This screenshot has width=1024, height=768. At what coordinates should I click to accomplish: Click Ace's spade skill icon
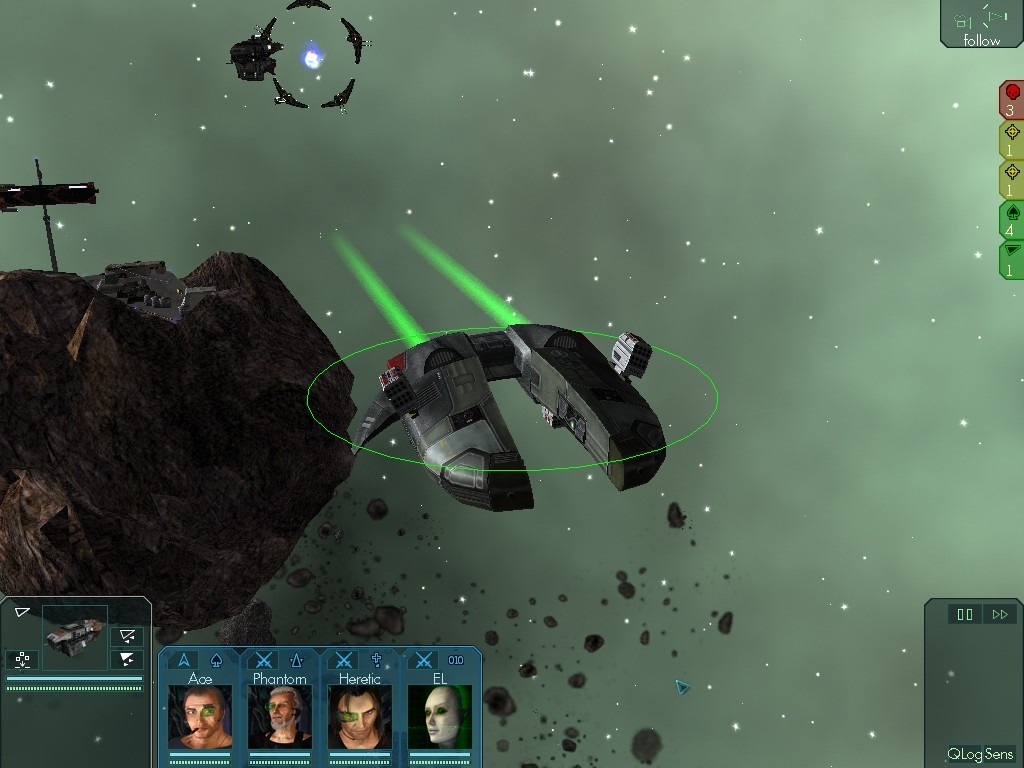pos(217,660)
